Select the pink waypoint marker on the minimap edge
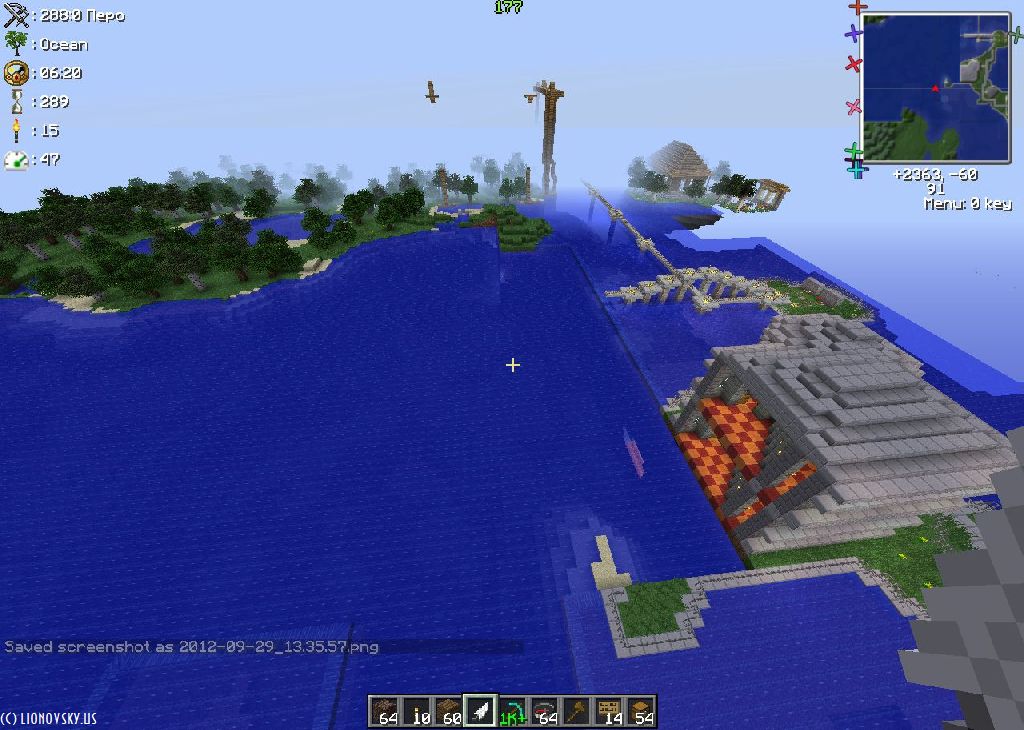 coord(853,107)
